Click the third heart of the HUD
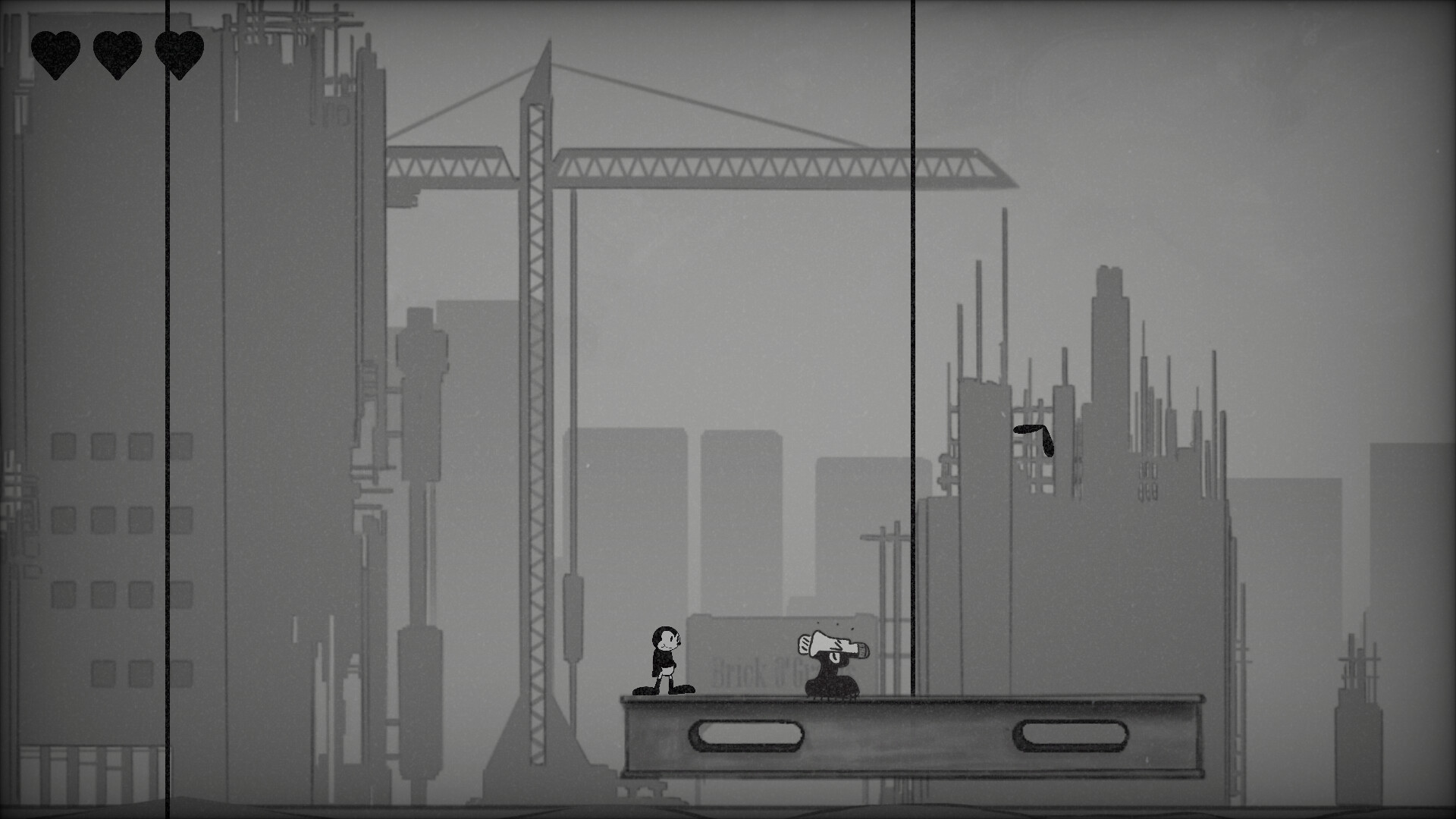Screen dimensions: 1456x819 178,55
